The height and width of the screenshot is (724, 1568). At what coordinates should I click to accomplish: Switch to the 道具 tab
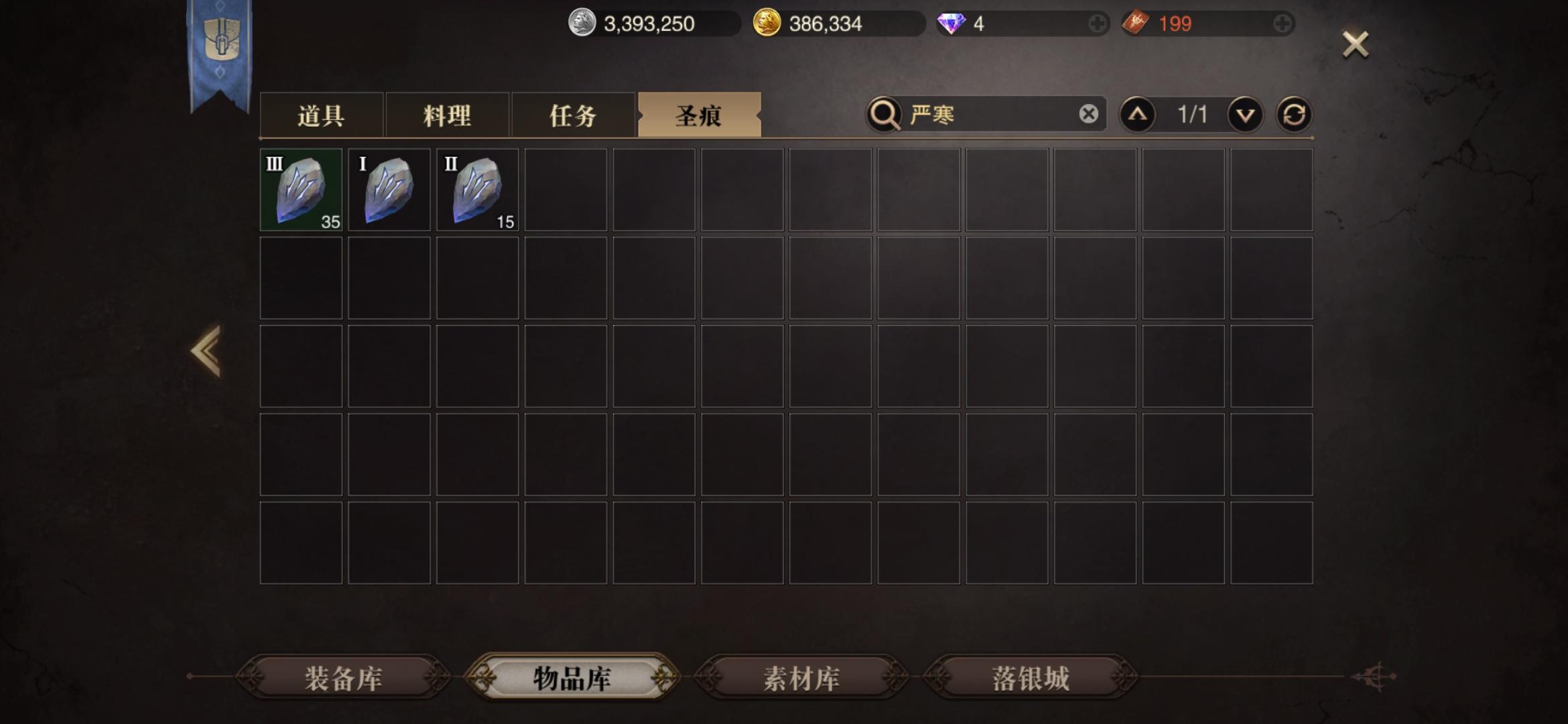pos(320,115)
